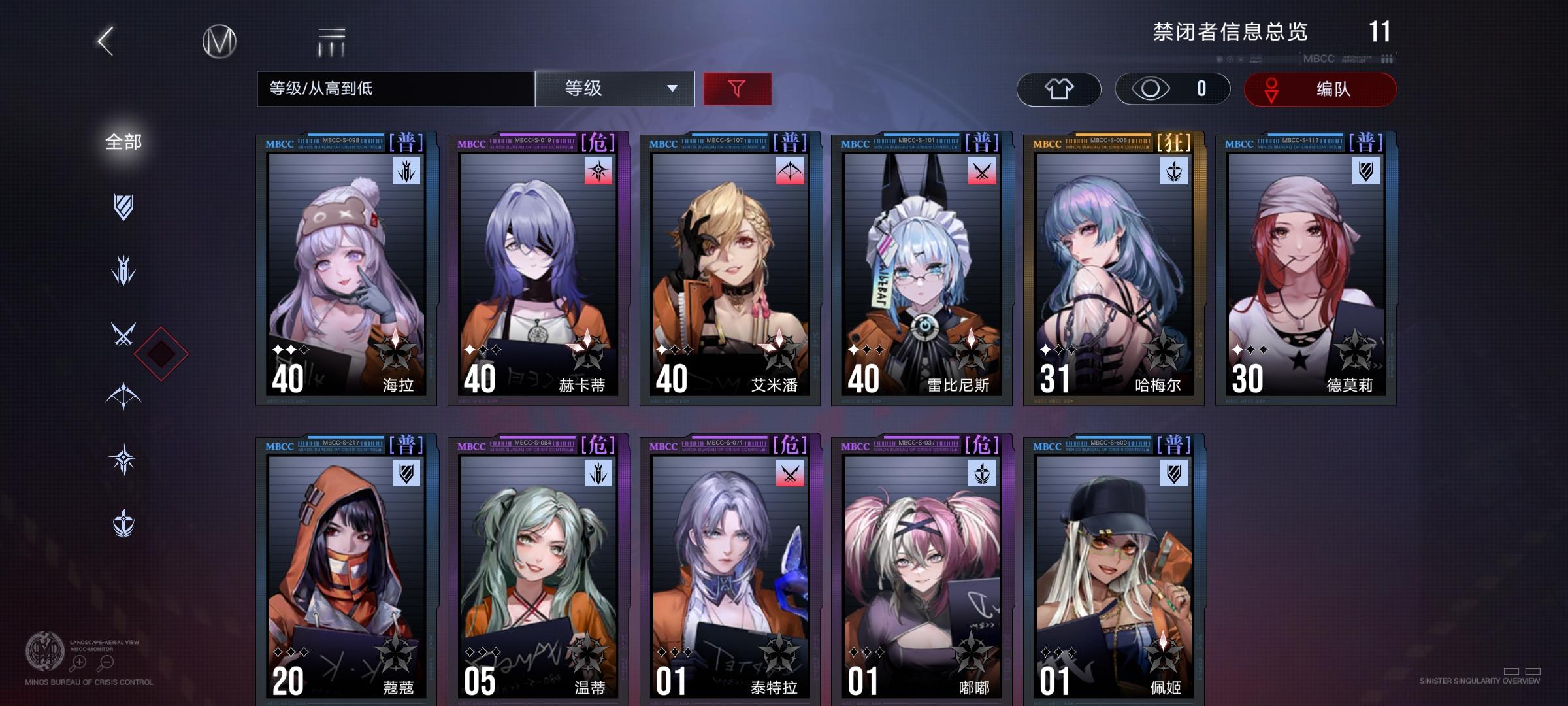Screen dimensions: 1568x706
Task: Click the shirt outfit button
Action: point(1060,89)
